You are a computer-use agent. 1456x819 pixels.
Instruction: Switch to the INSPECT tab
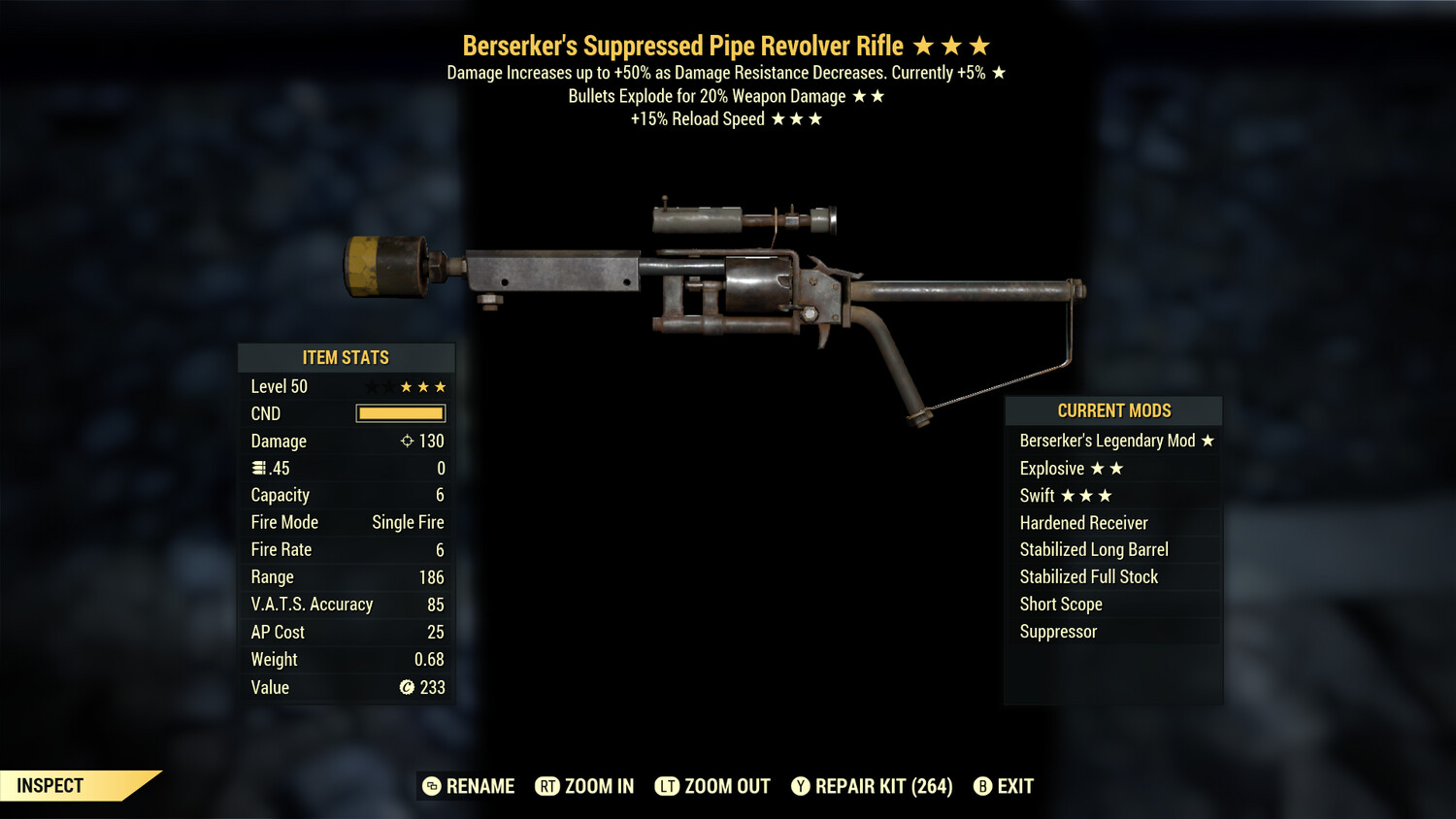[x=49, y=786]
